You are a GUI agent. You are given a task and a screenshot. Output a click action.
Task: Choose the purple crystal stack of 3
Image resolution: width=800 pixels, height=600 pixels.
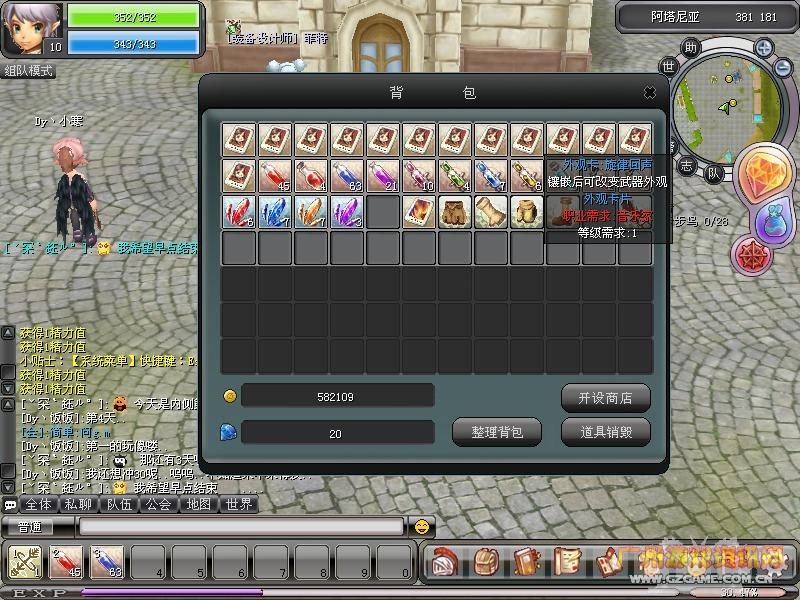[x=347, y=212]
